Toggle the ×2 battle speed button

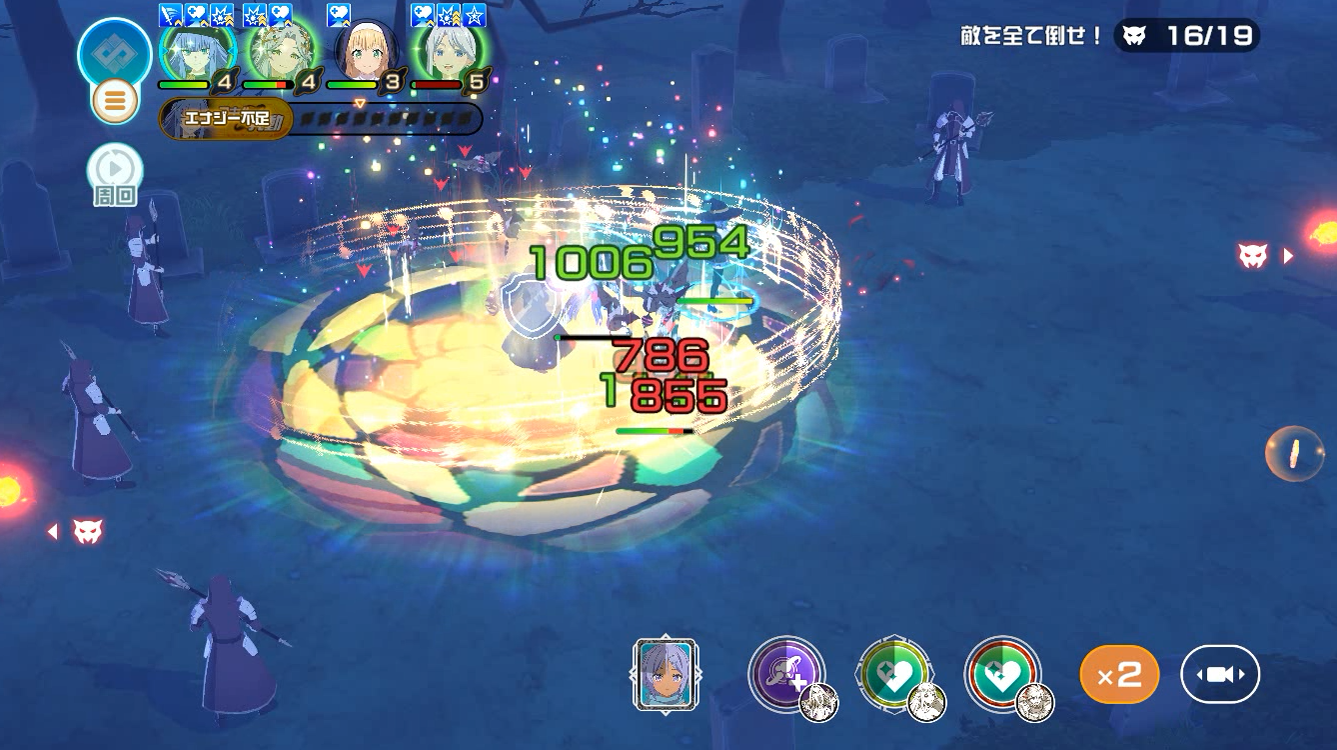click(x=1119, y=675)
